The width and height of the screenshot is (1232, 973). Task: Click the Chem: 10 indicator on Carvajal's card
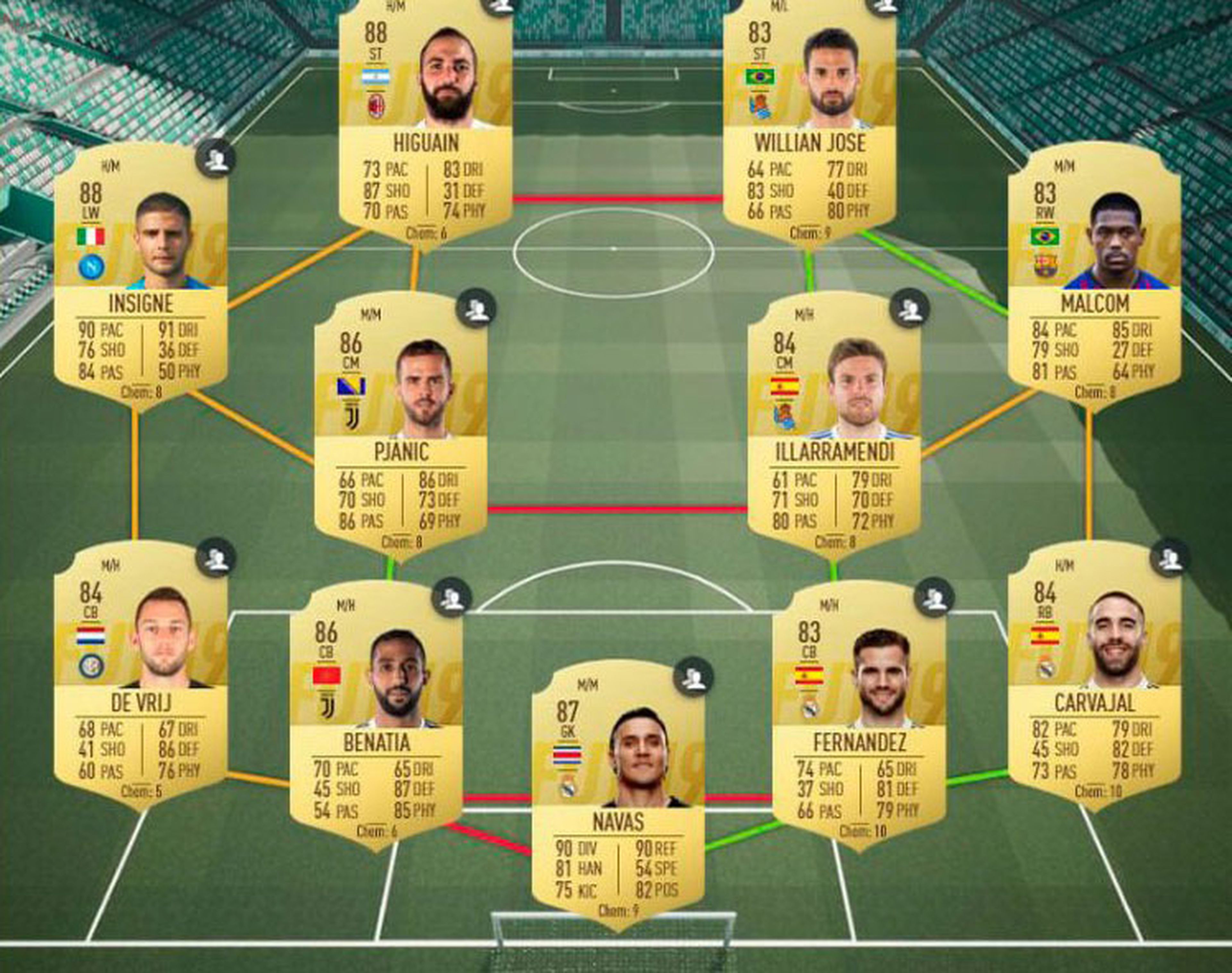click(1099, 791)
